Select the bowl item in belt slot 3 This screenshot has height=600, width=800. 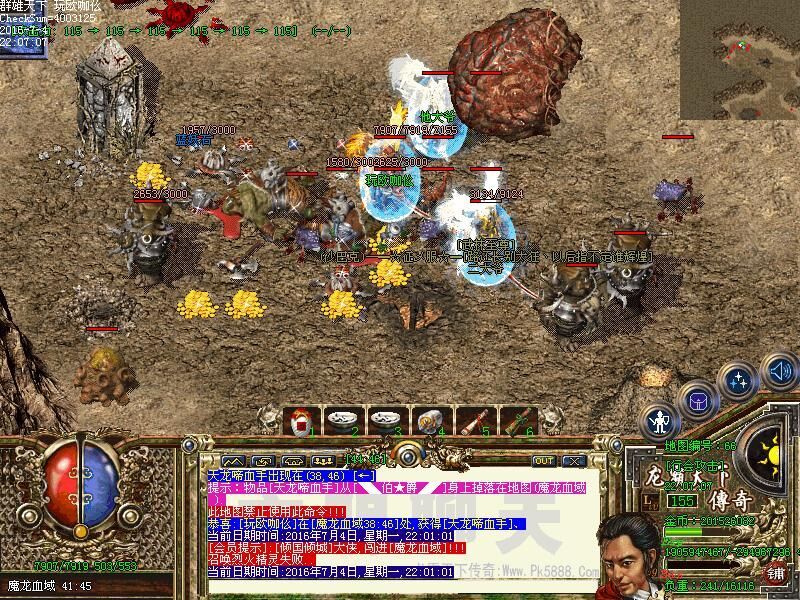point(385,420)
